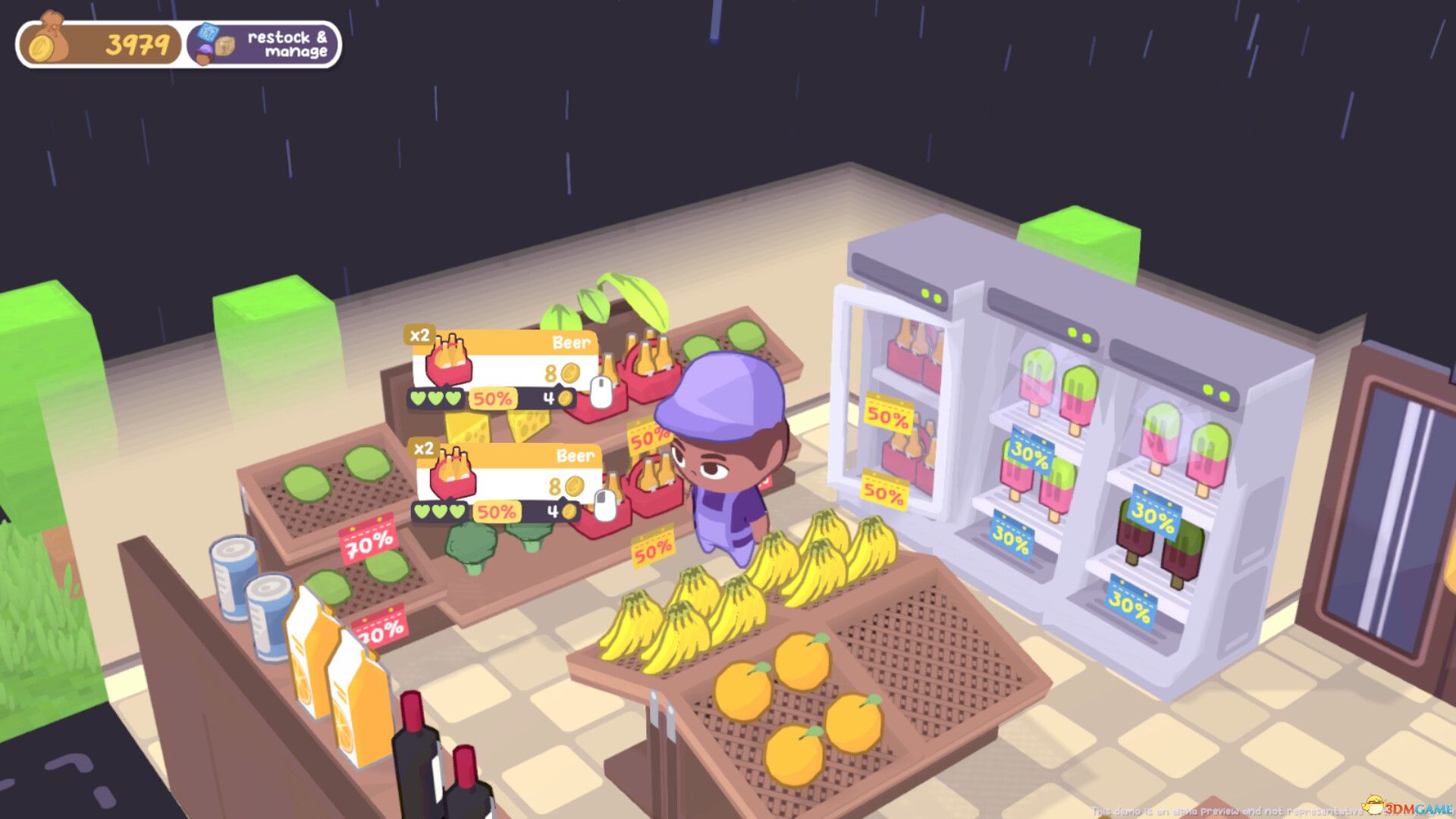
Task: Click the coin money bag icon
Action: pos(47,41)
